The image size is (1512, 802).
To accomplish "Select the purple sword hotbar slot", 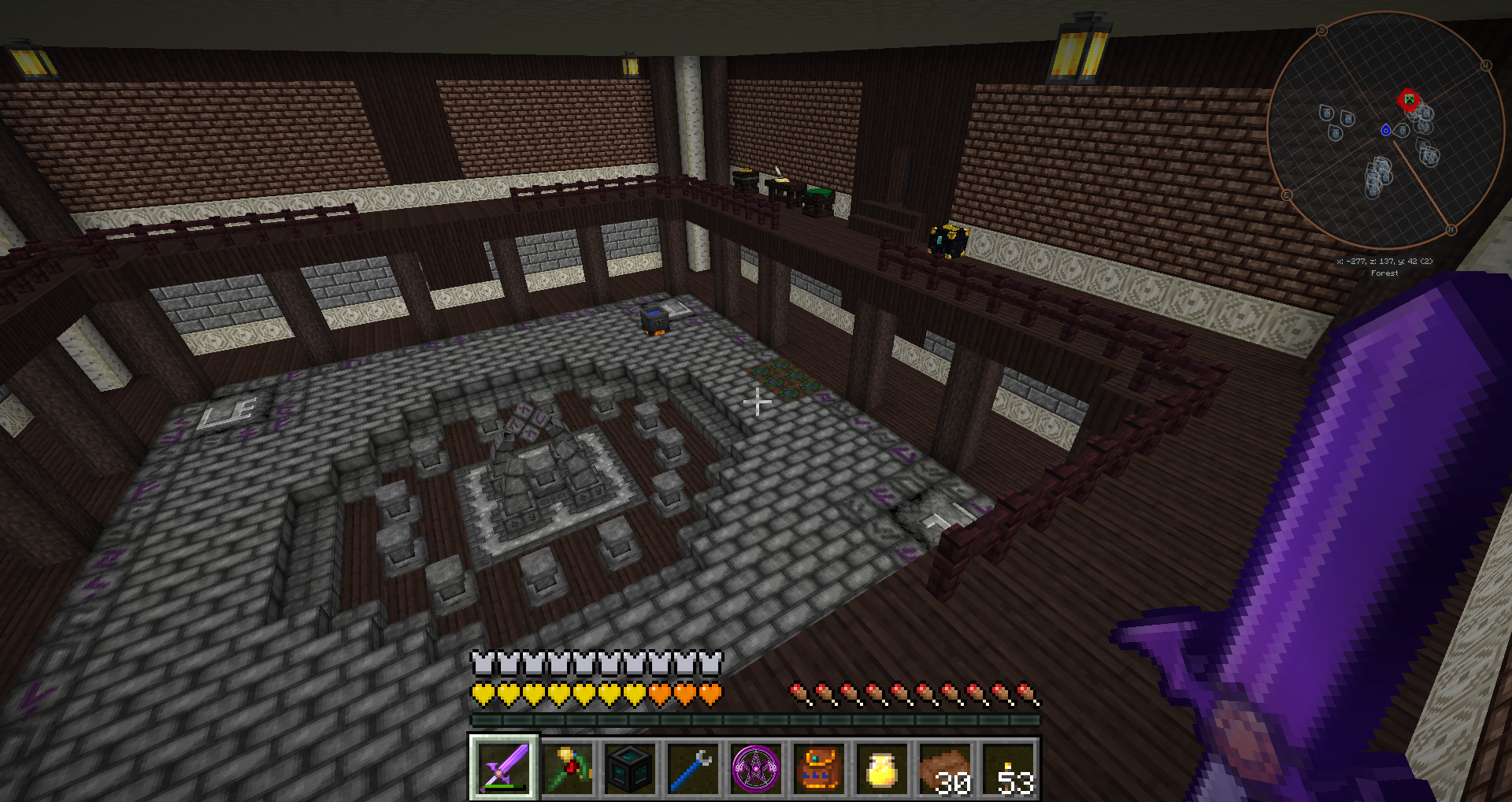I will click(x=505, y=767).
